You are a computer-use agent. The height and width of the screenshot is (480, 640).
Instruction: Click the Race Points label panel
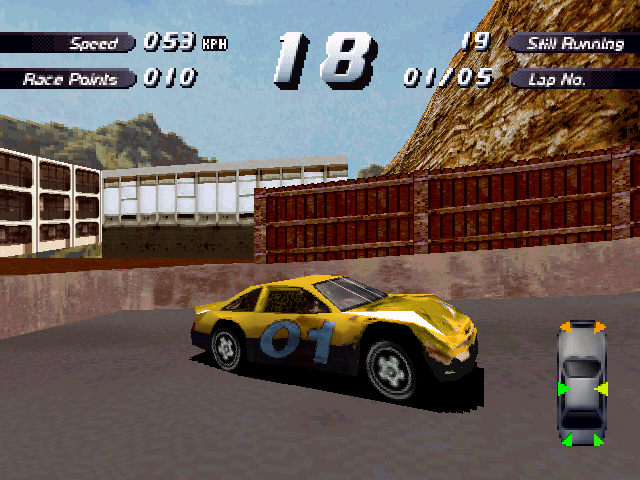coord(66,79)
